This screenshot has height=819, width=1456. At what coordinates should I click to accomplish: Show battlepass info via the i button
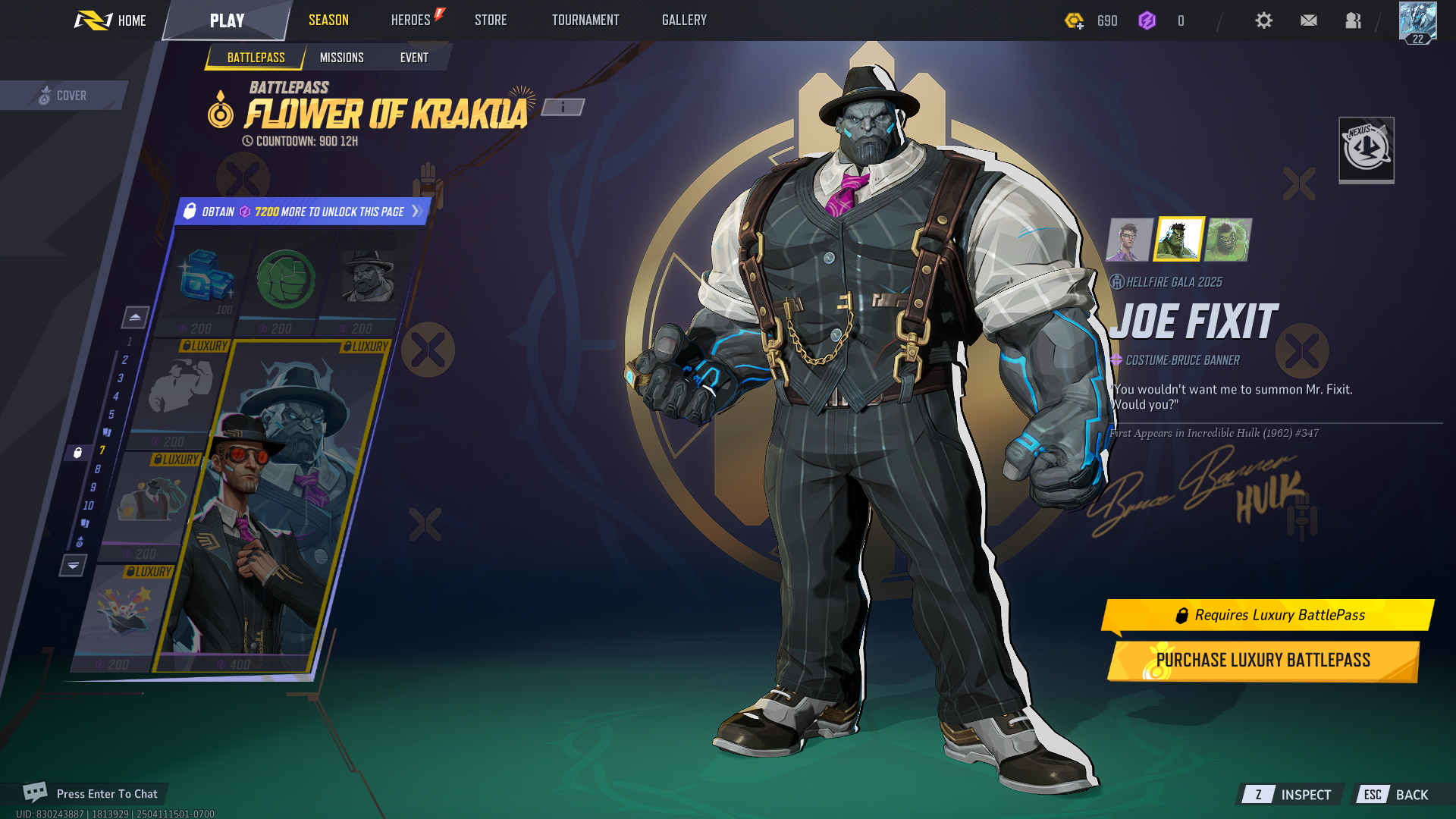click(x=563, y=108)
